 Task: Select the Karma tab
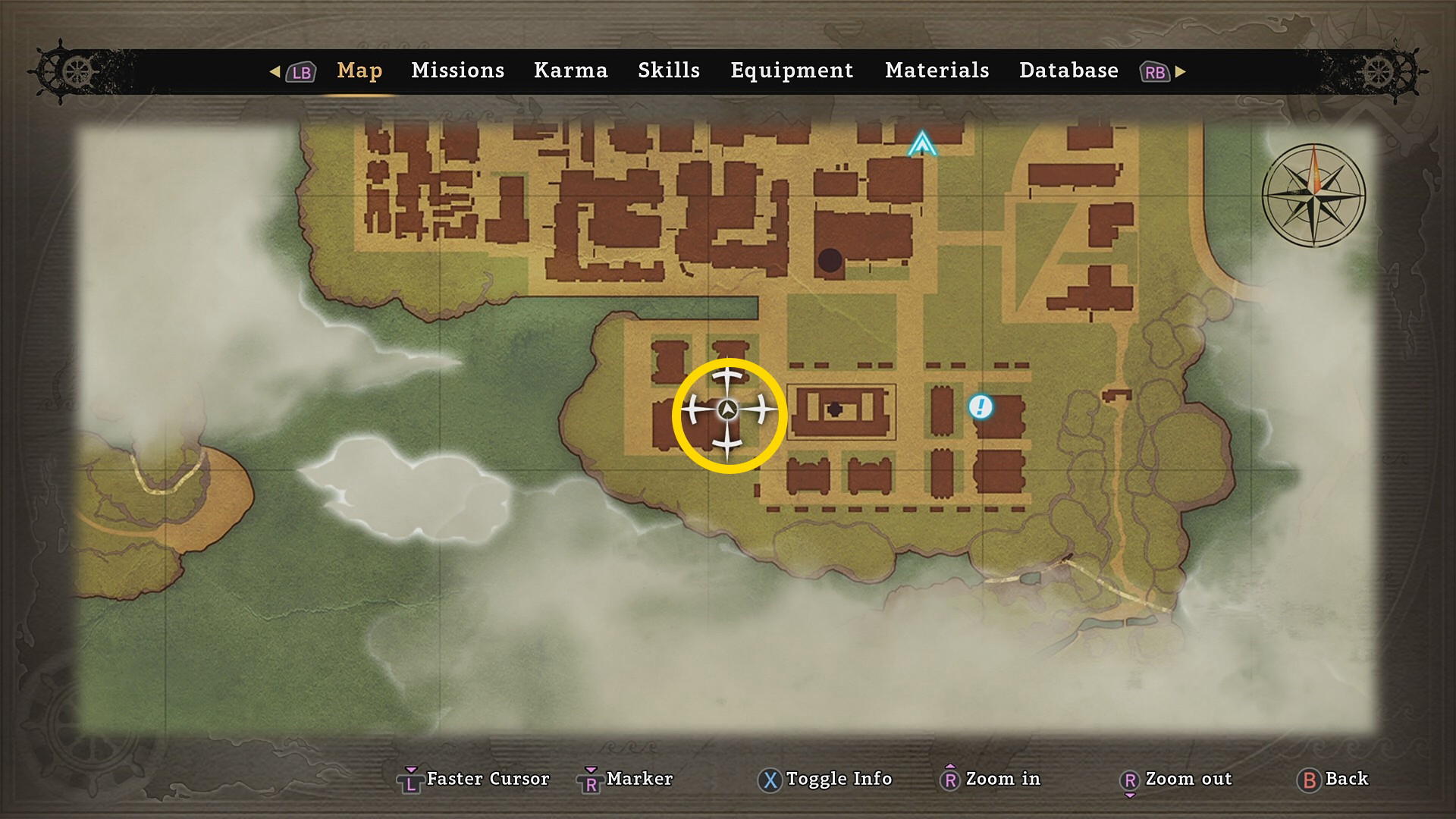click(x=570, y=71)
